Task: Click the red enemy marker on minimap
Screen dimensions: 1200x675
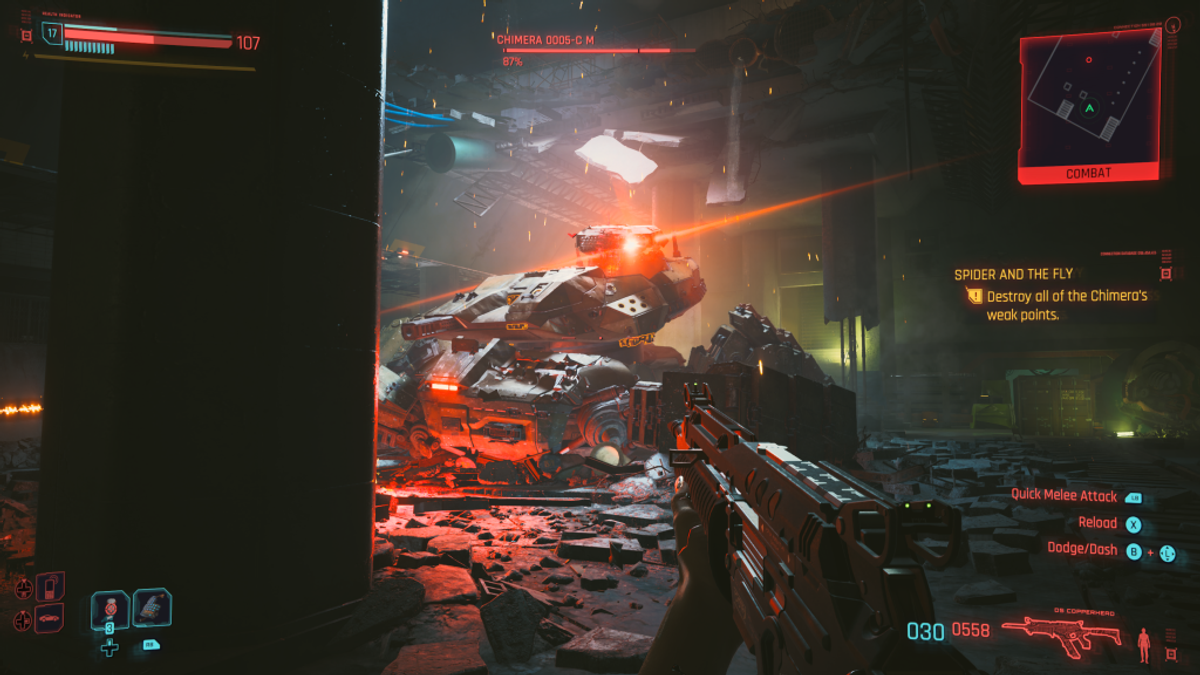Action: [x=1089, y=60]
